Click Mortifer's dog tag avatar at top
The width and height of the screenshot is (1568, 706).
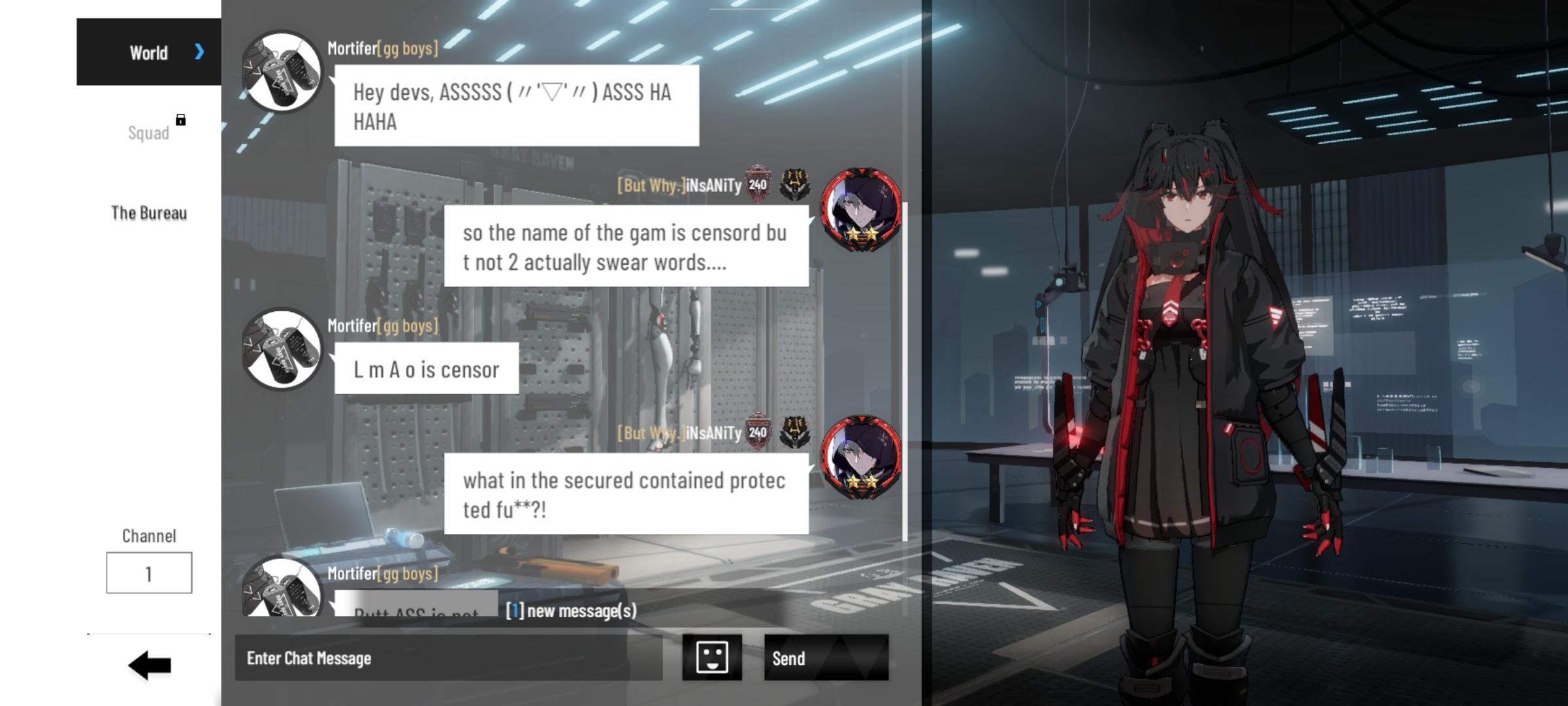[x=282, y=71]
